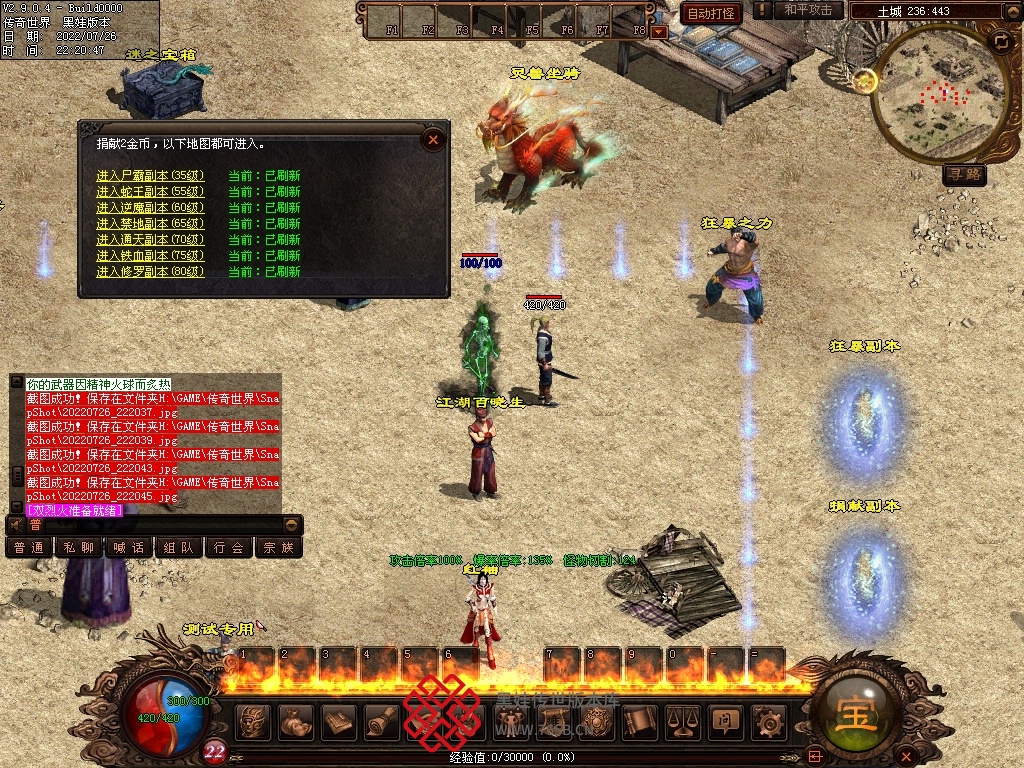The height and width of the screenshot is (768, 1024).
Task: Open the gear-shaped settings icon
Action: 768,721
